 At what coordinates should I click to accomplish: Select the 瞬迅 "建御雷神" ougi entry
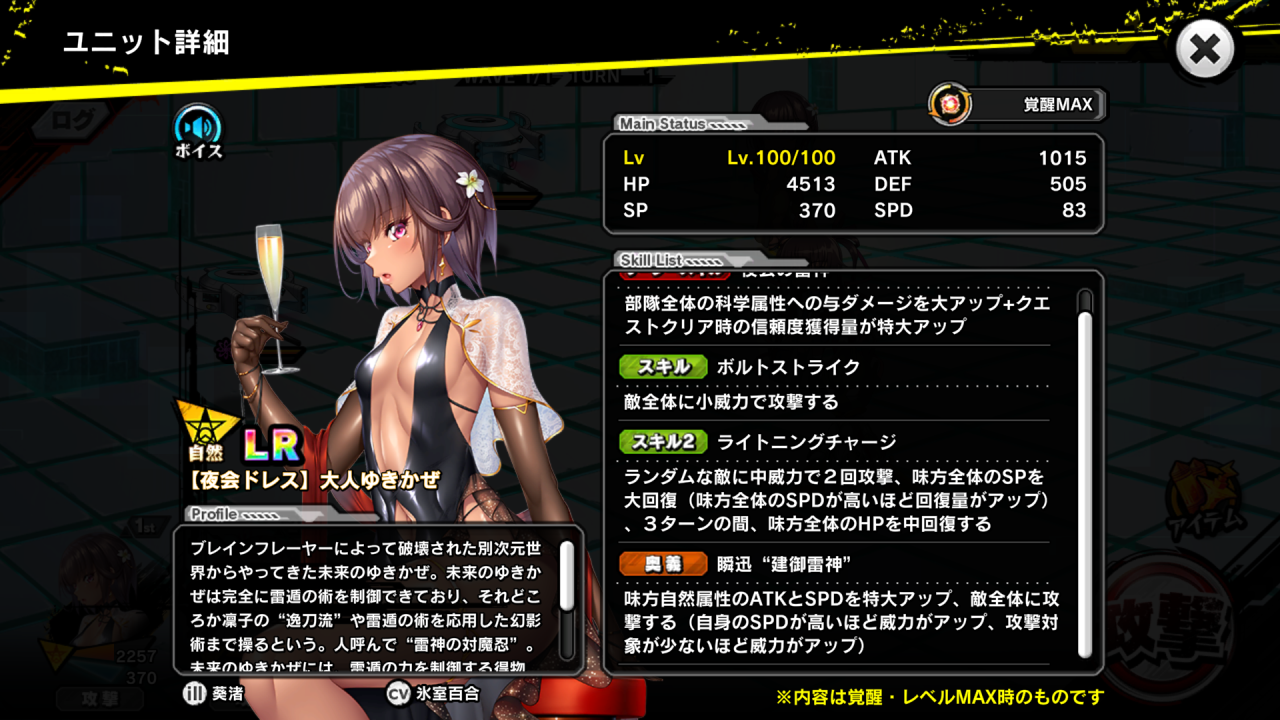coord(784,564)
